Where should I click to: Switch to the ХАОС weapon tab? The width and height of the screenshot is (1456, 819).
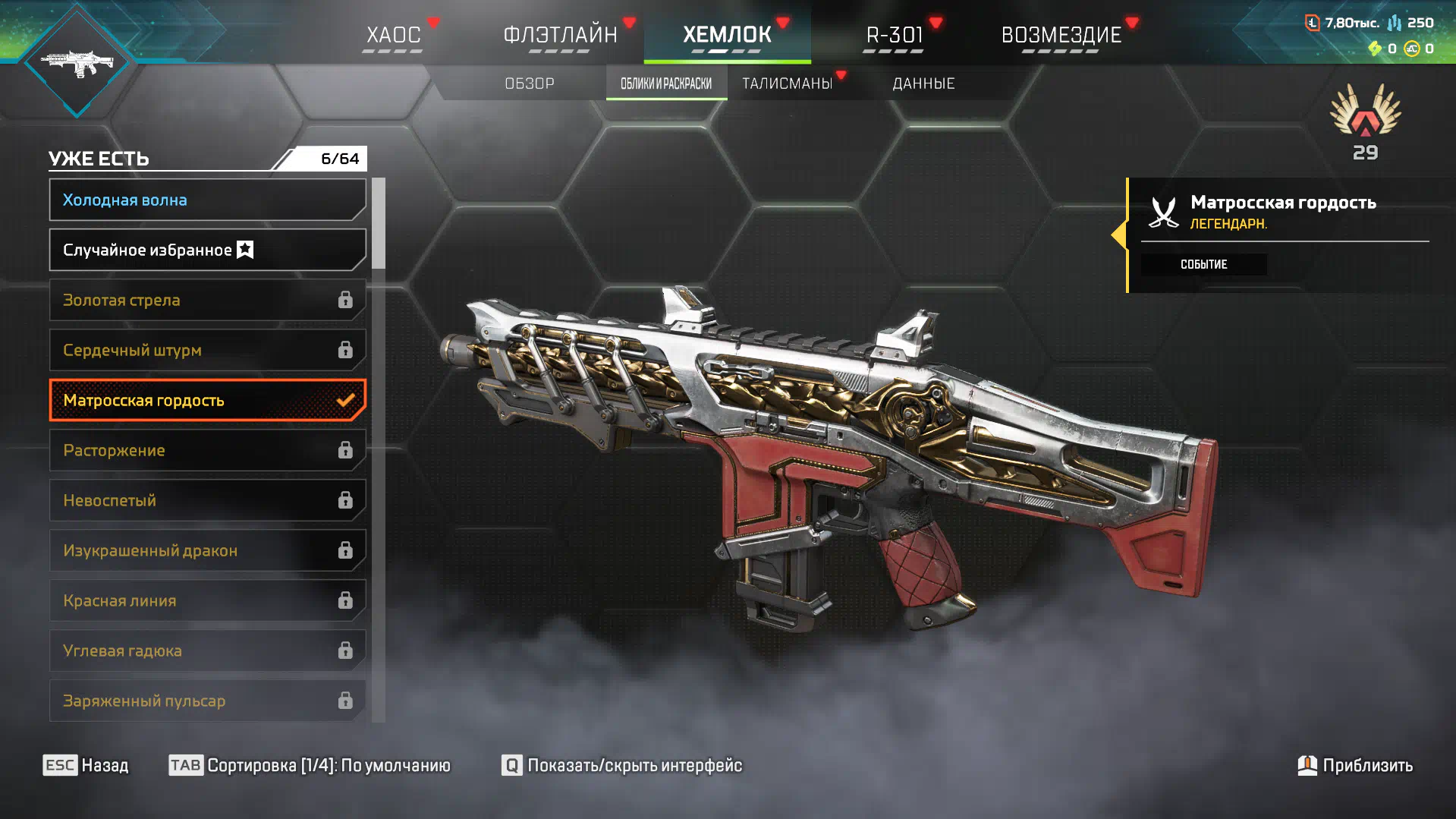tap(393, 35)
